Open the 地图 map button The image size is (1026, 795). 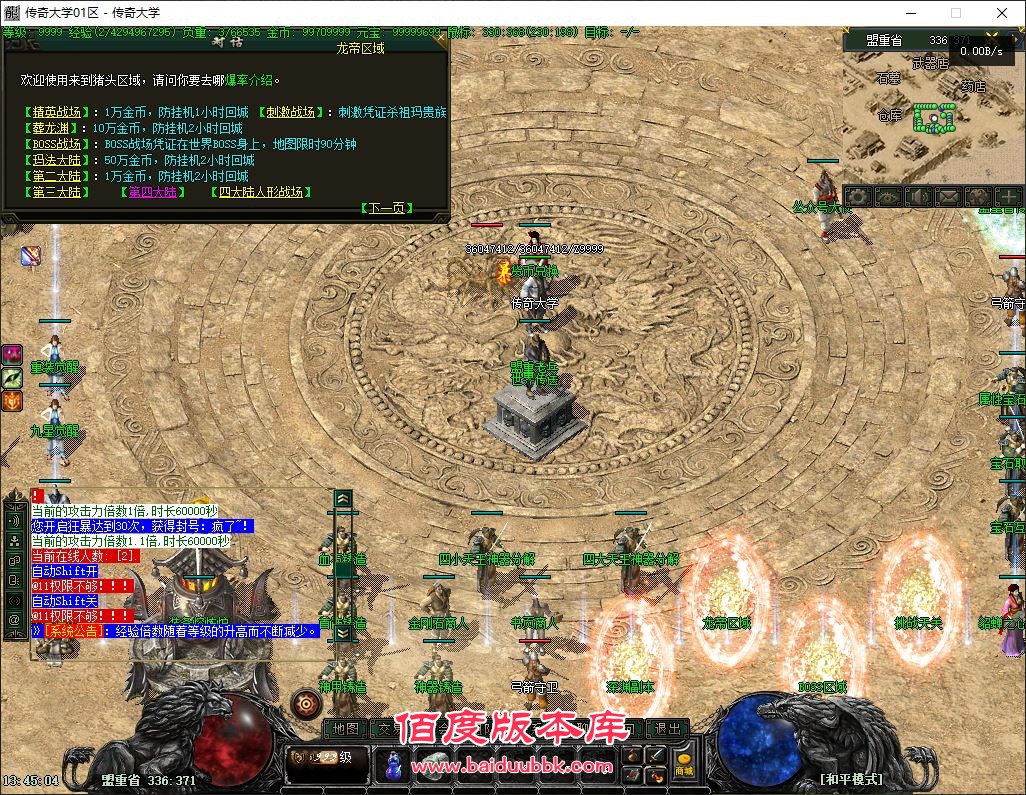(x=345, y=729)
